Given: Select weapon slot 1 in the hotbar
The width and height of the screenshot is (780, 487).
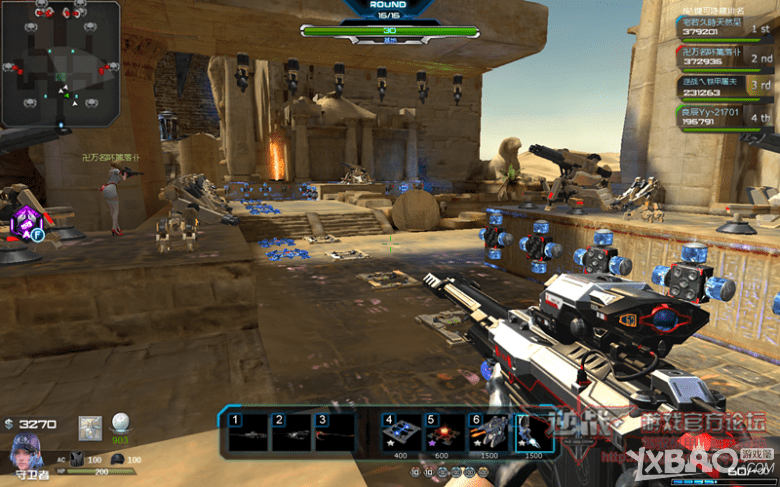Looking at the screenshot, I should [x=247, y=432].
